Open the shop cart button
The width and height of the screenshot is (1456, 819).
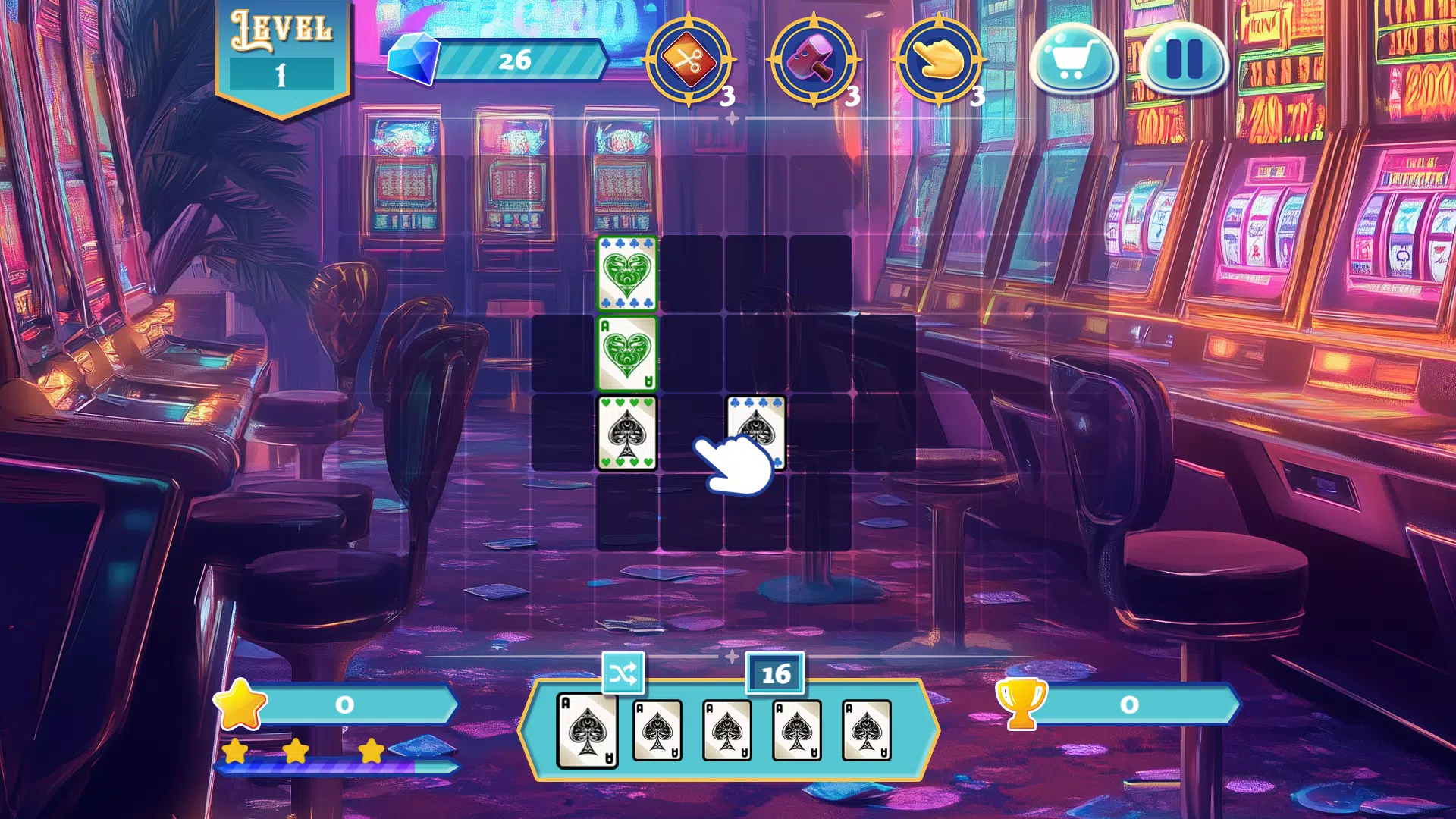click(x=1072, y=59)
